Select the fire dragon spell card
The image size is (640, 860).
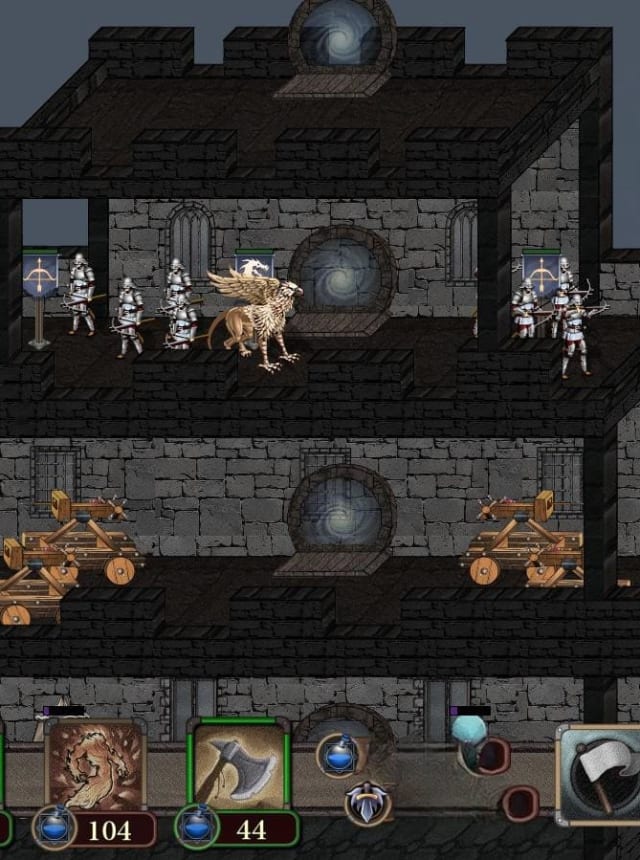point(96,766)
